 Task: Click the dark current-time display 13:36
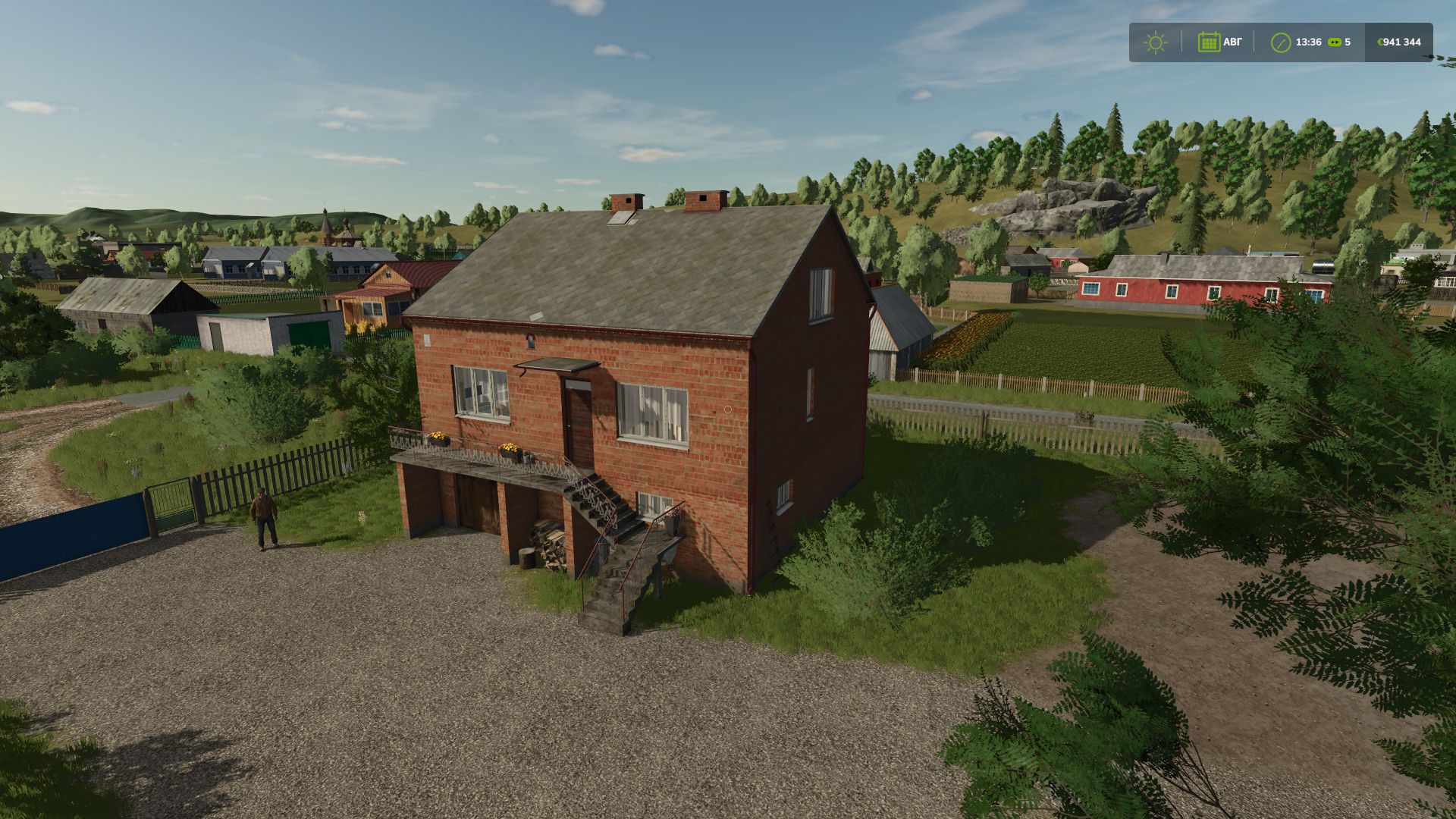tap(1310, 42)
